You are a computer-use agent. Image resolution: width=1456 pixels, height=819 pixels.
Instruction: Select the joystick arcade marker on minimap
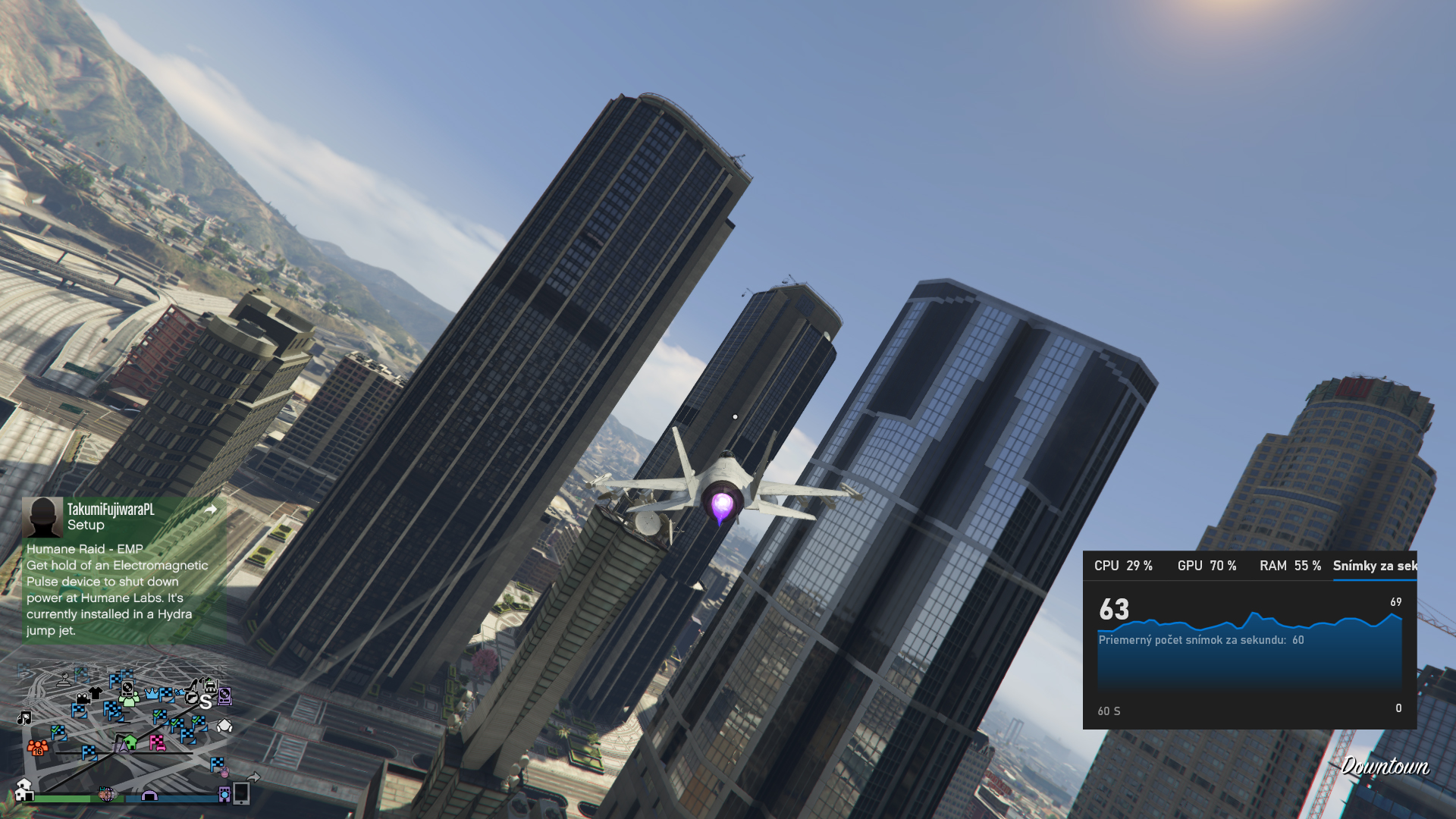tap(65, 679)
